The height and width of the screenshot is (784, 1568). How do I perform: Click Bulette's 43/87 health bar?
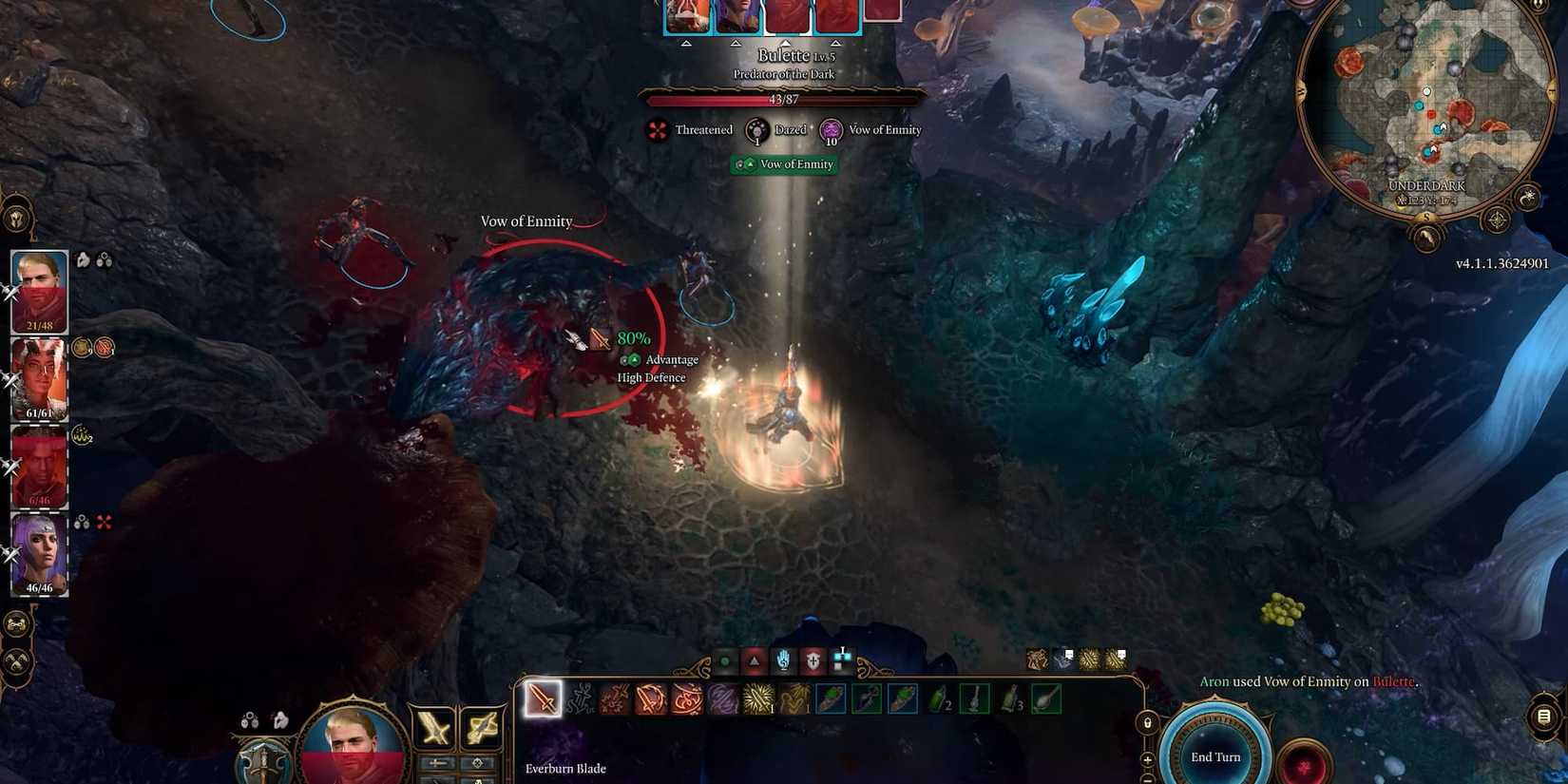[x=784, y=98]
